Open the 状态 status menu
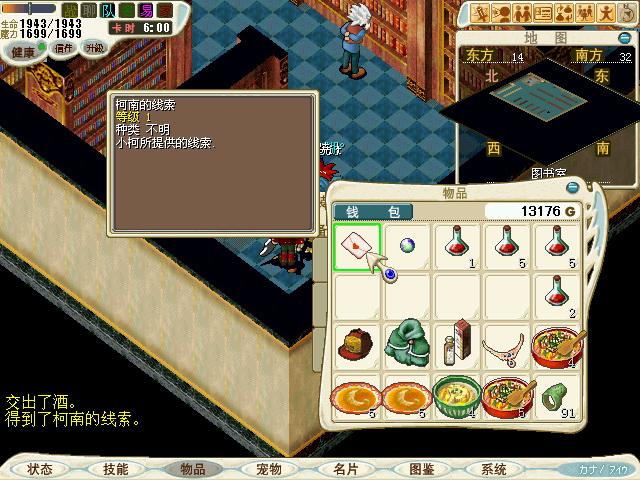640x480 pixels. tap(40, 468)
